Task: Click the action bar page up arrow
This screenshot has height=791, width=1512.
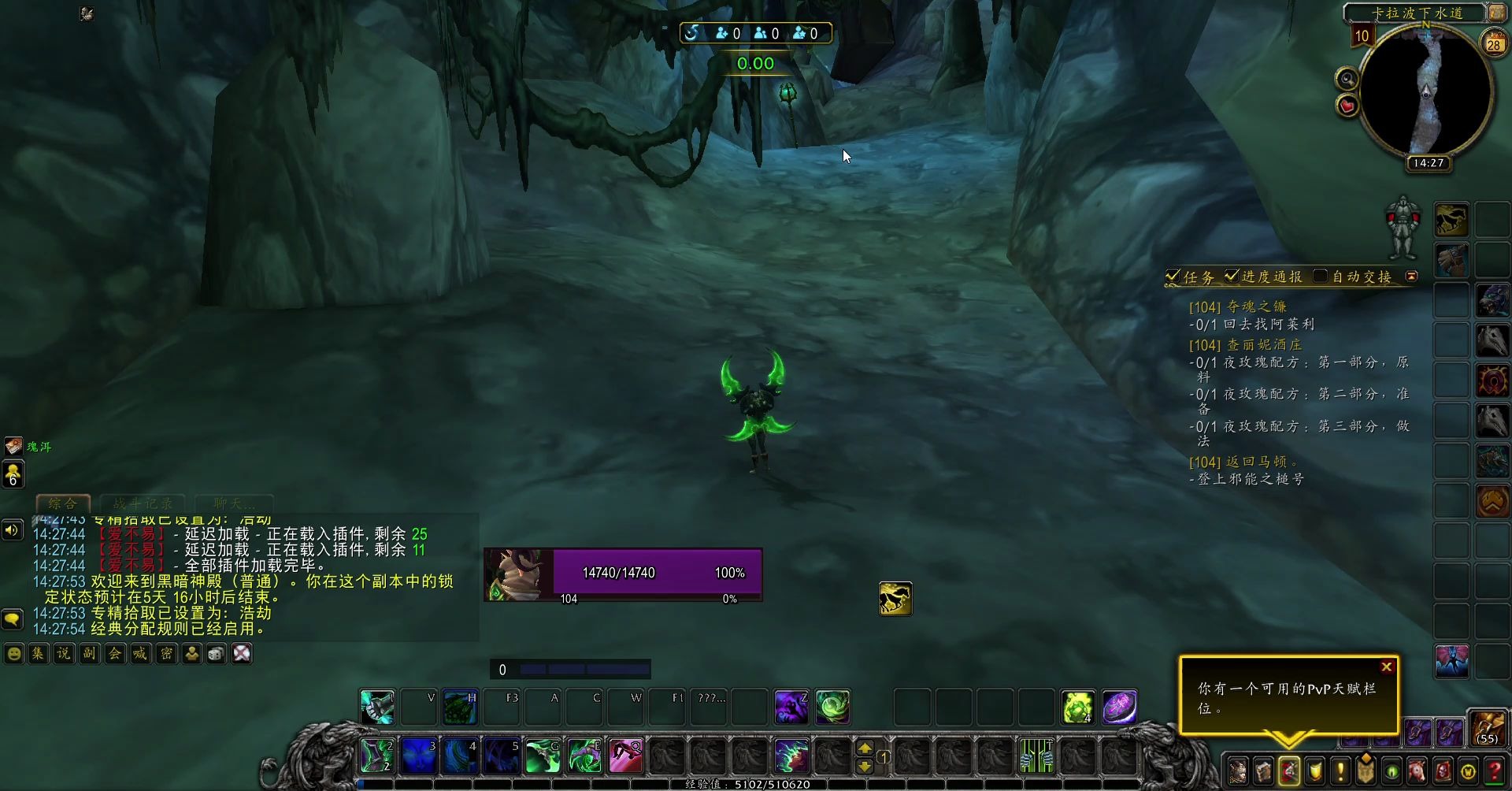Action: coord(865,748)
